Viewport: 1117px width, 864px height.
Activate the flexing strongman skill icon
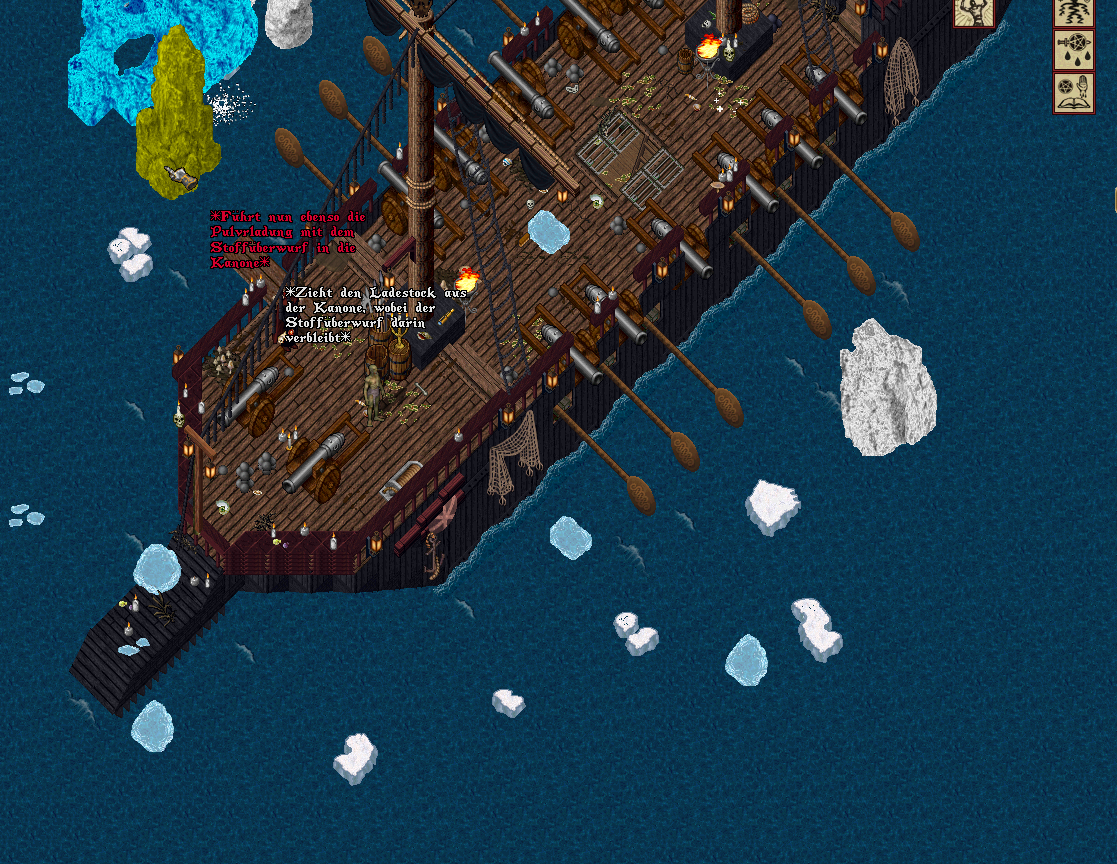click(x=972, y=12)
